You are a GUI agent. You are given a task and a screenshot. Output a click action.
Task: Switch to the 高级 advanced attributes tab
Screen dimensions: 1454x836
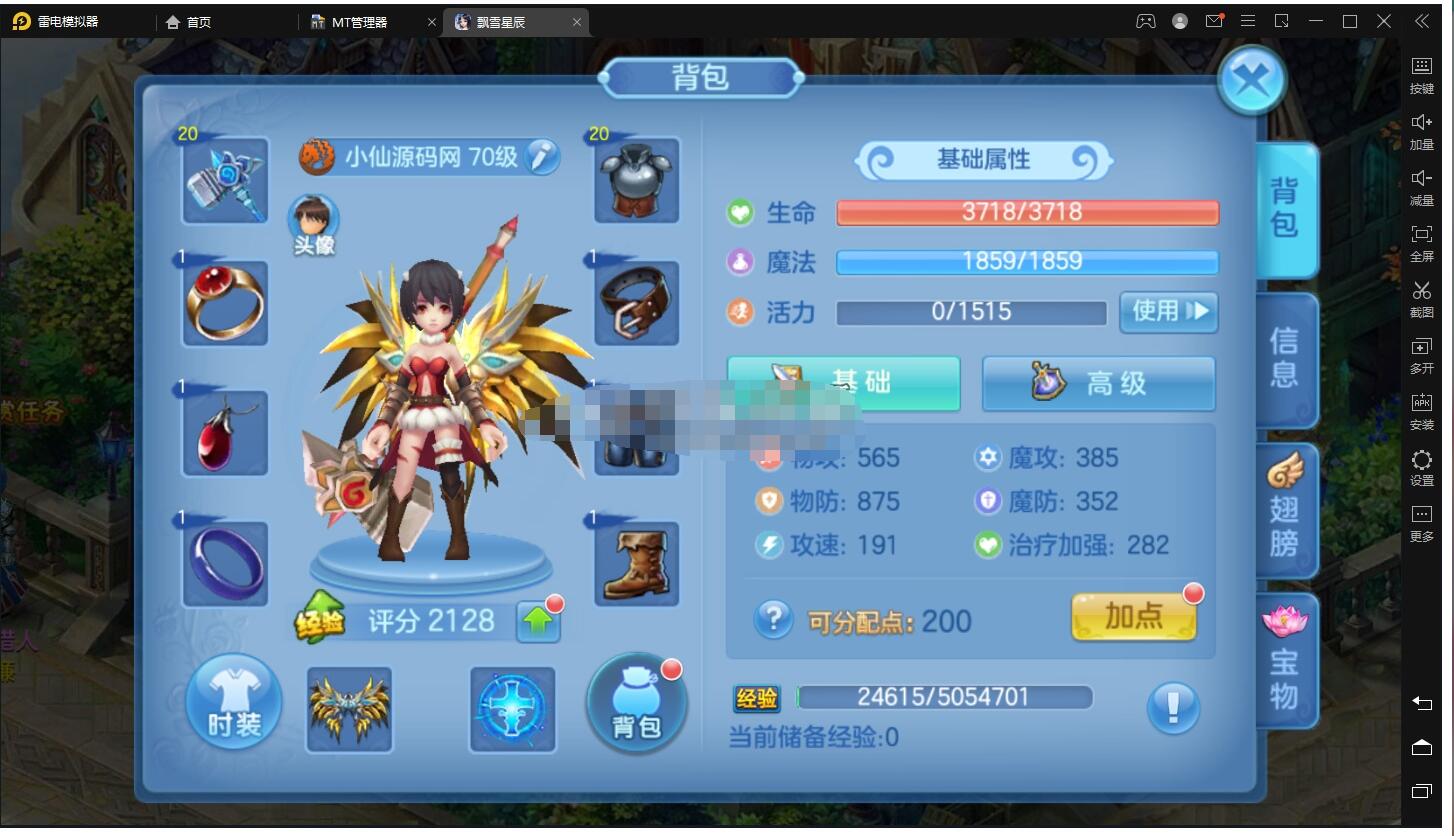[1097, 383]
